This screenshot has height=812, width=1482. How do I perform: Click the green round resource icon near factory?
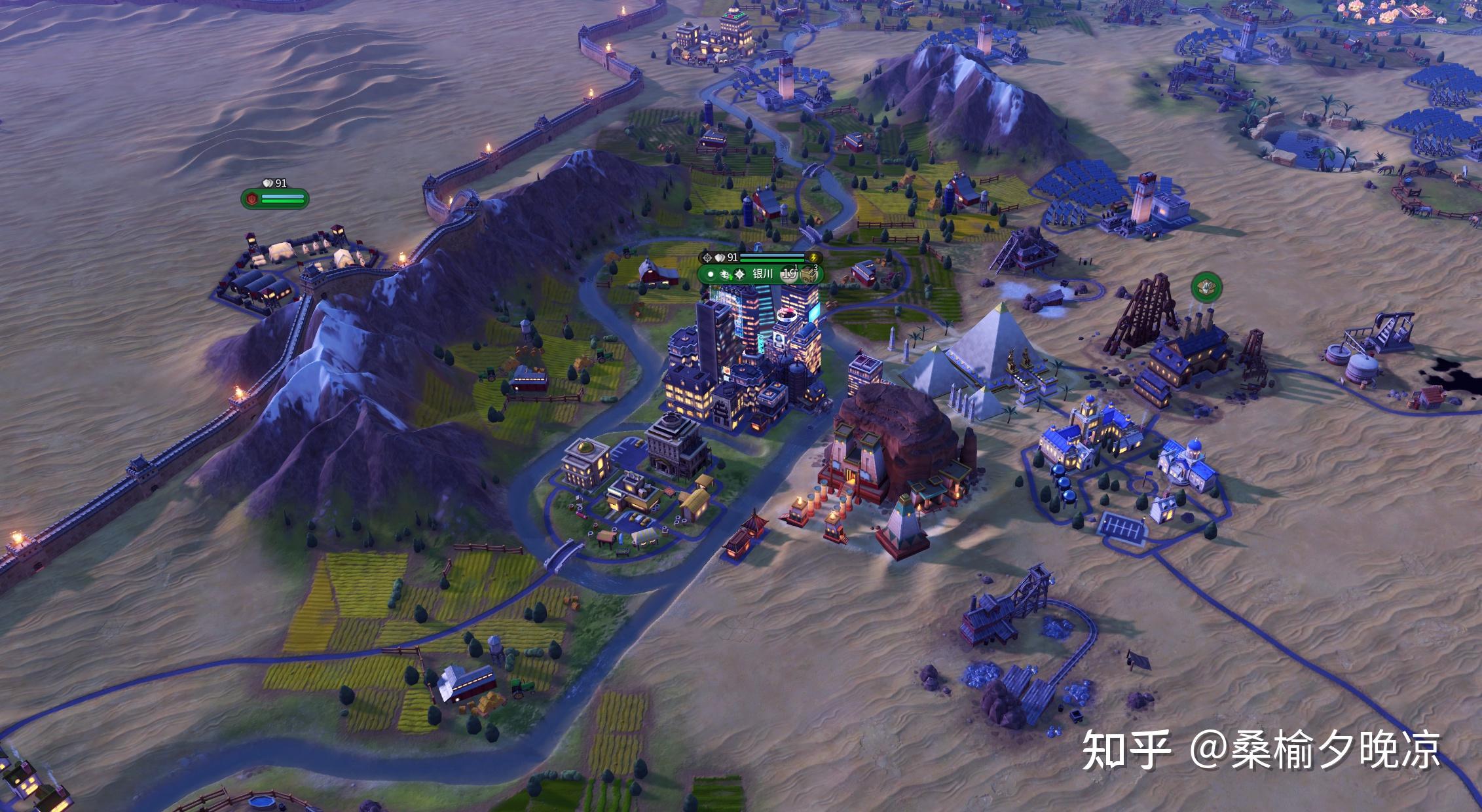[x=1206, y=287]
